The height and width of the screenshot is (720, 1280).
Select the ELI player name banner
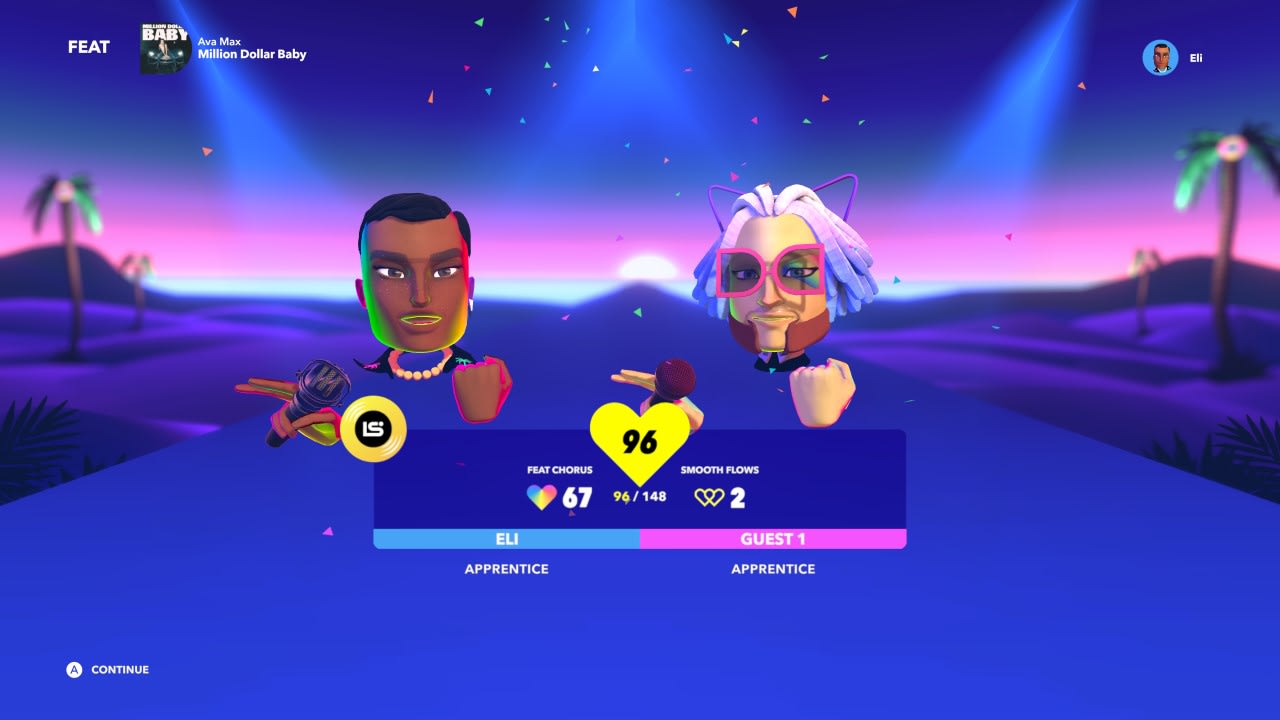point(506,538)
